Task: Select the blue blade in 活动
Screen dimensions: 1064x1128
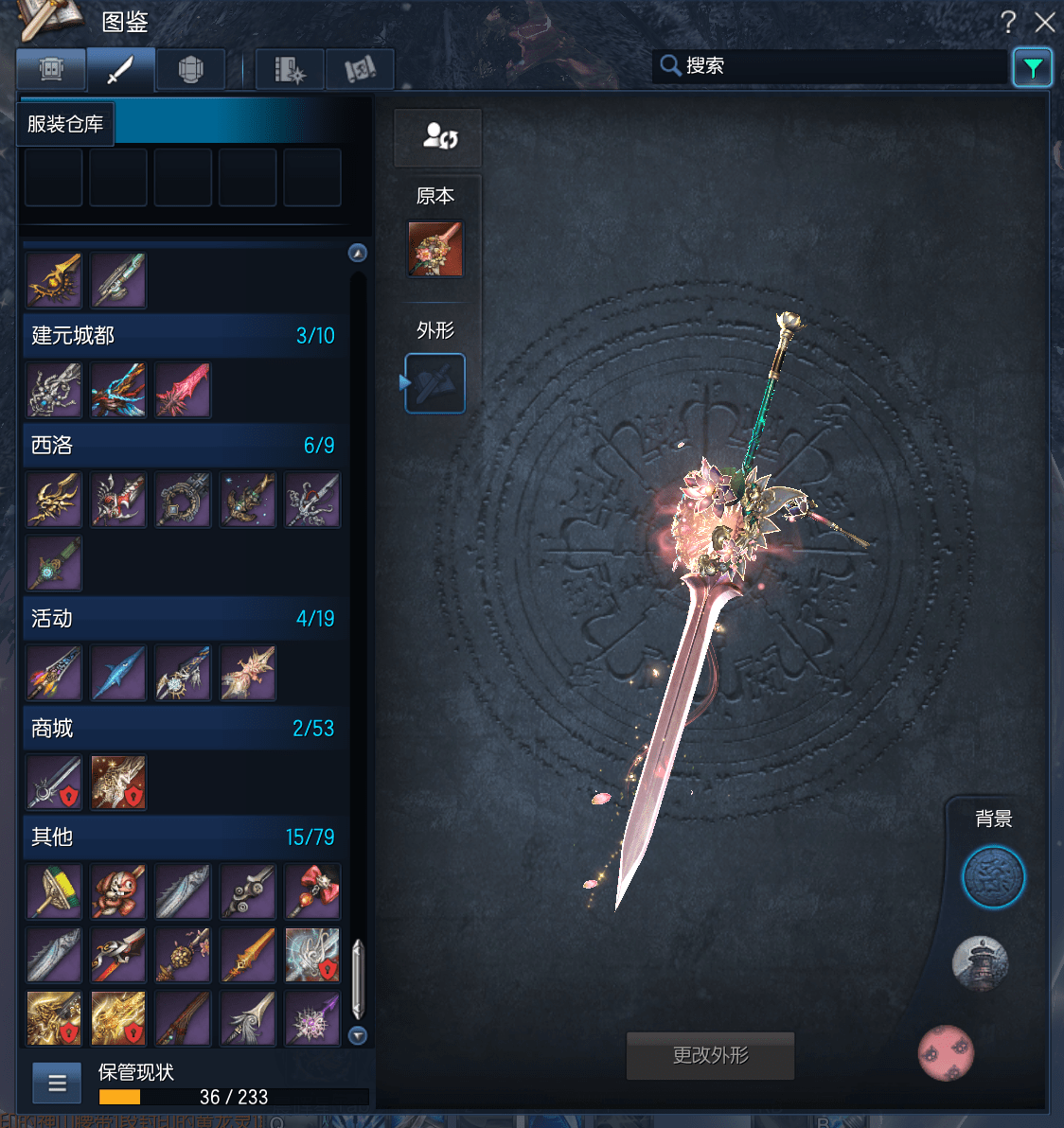Action: [x=118, y=674]
